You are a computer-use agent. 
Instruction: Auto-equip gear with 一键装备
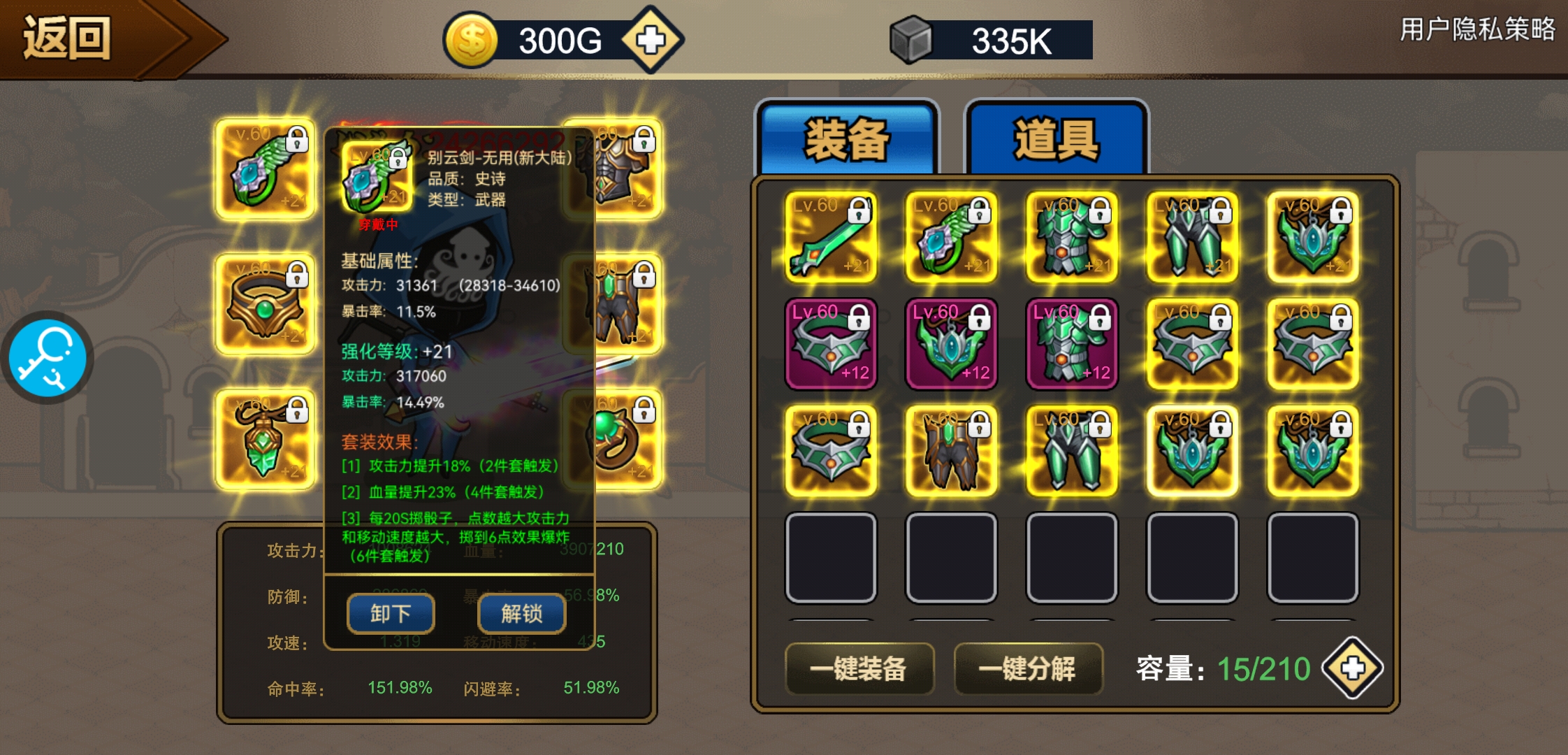859,668
